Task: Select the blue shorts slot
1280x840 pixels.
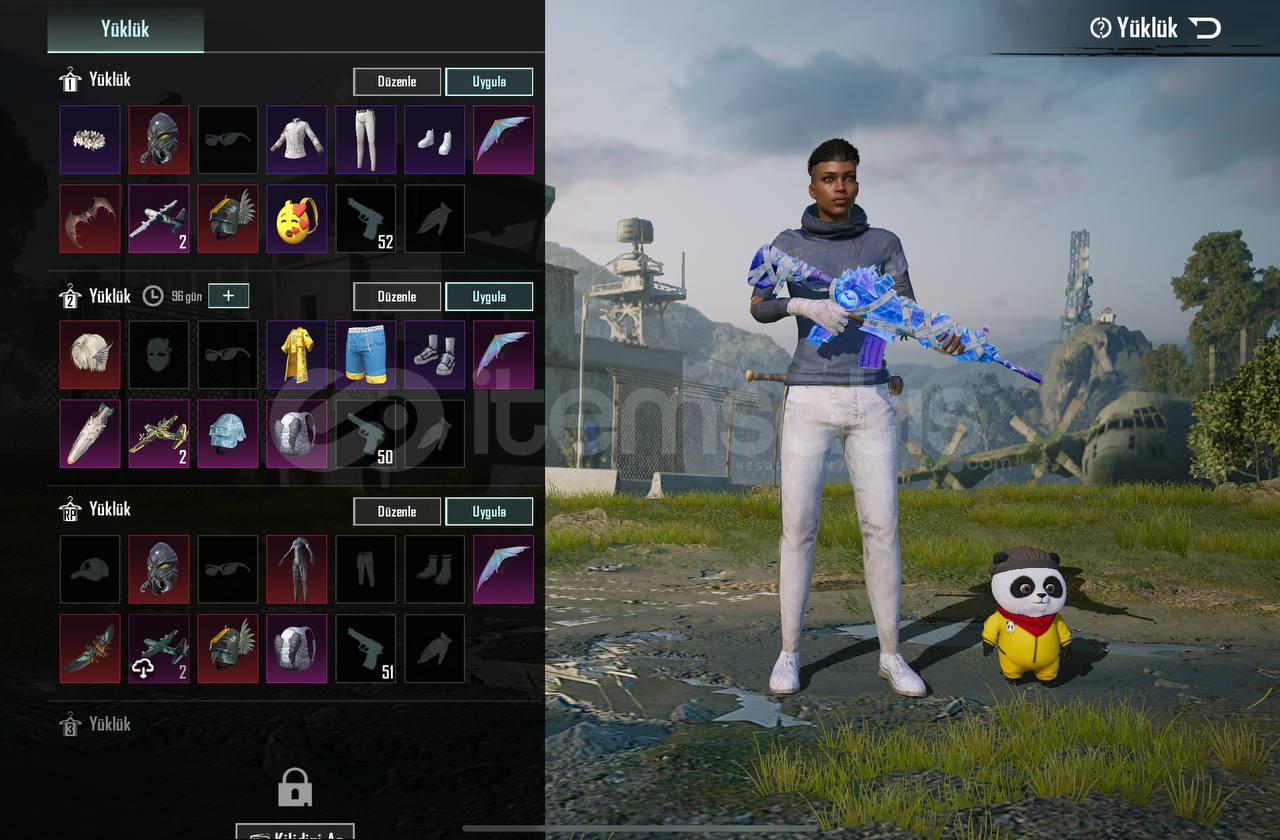Action: click(x=366, y=355)
